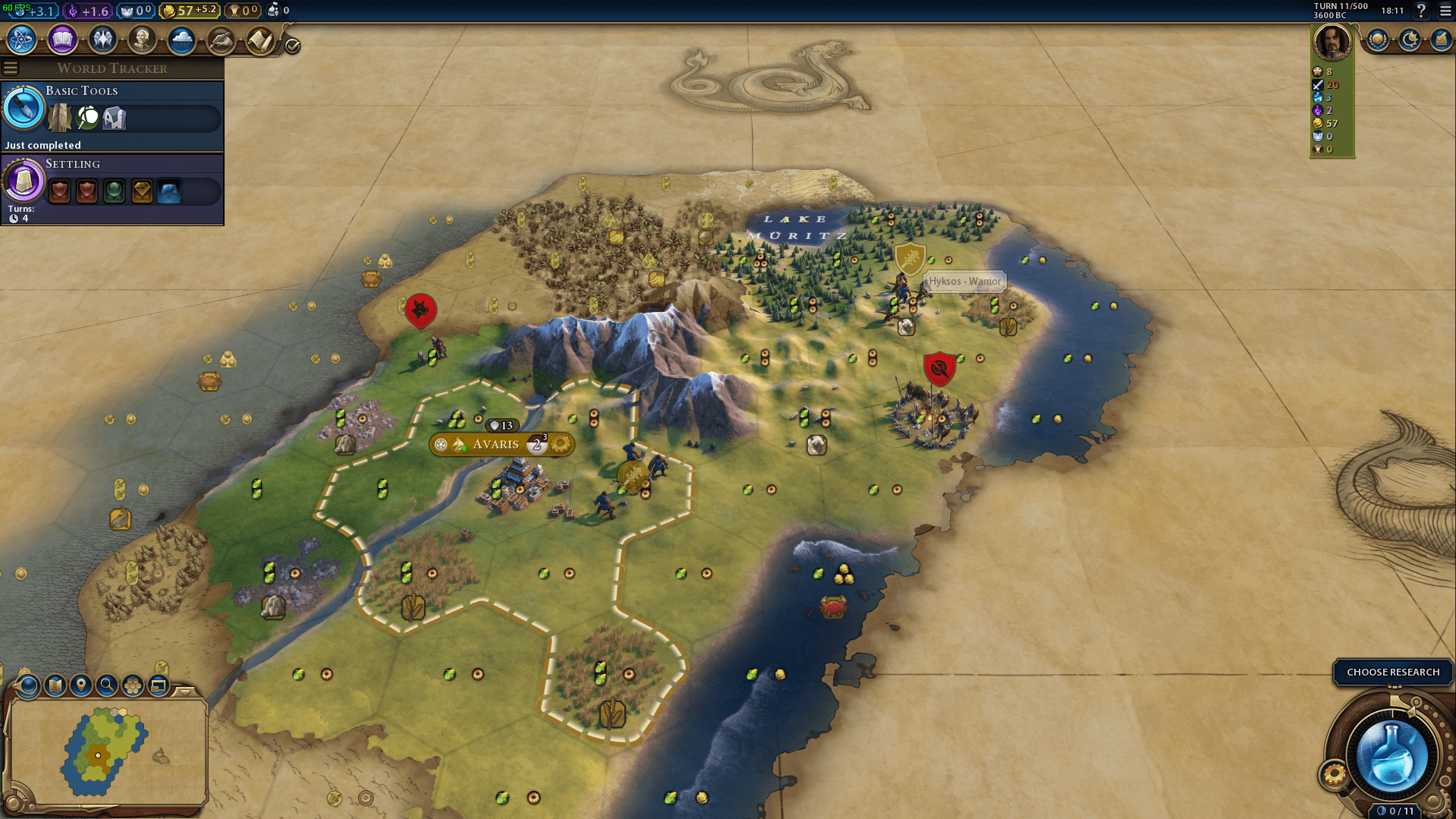This screenshot has width=1456, height=819.
Task: Click the leader portrait in the diplomacy ribbon
Action: (1332, 42)
